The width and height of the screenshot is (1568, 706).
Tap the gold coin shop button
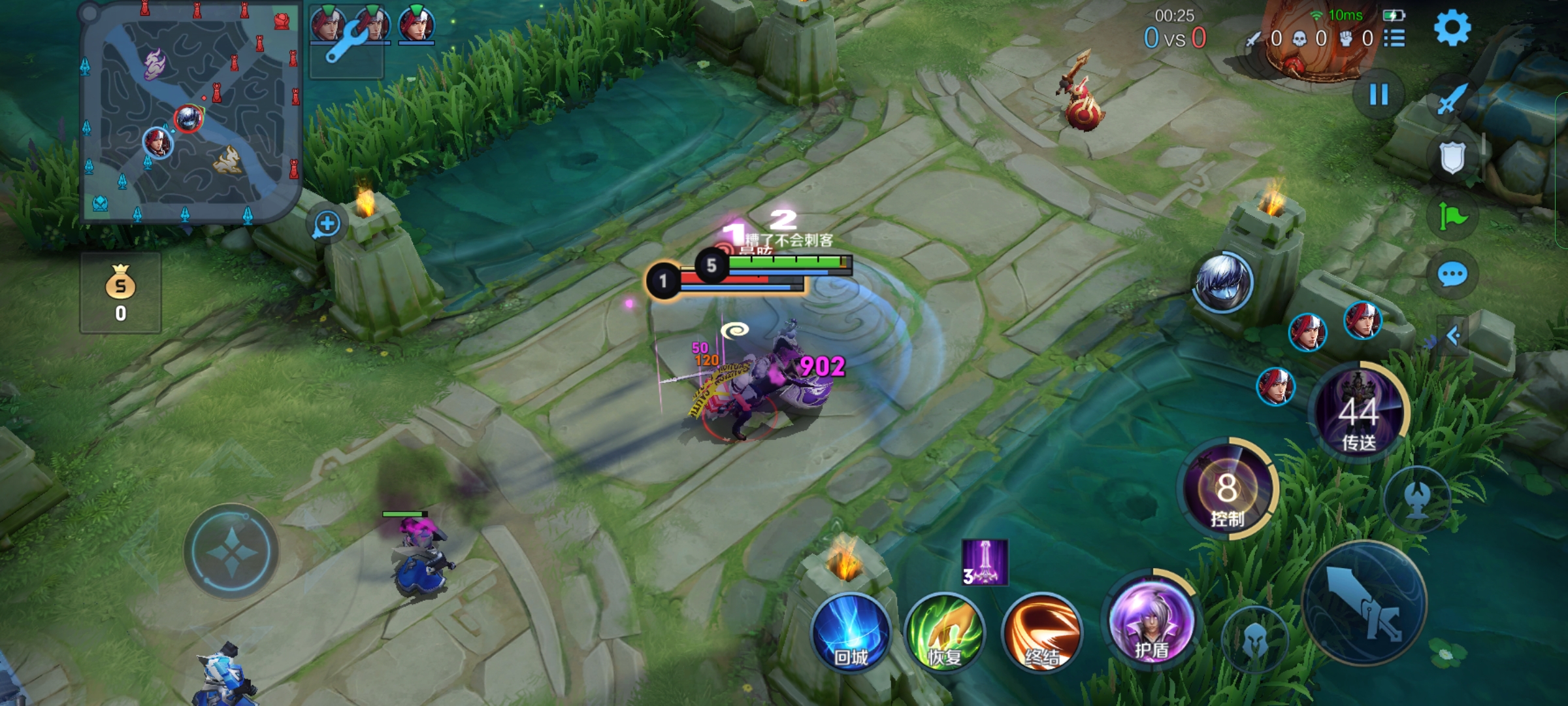click(x=121, y=293)
